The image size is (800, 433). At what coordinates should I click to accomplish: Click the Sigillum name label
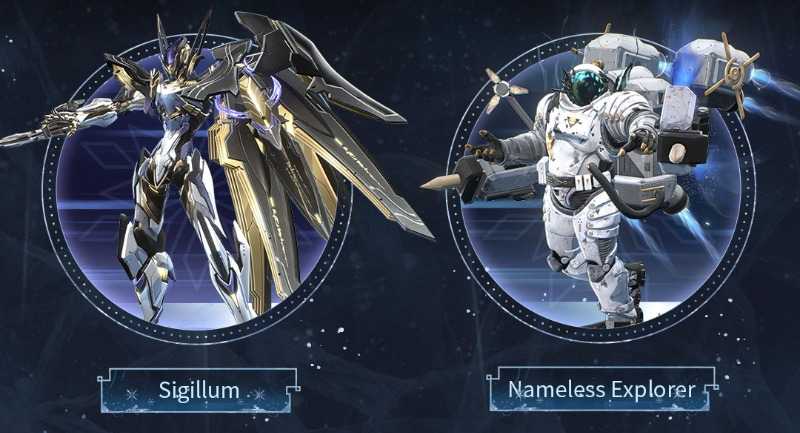pyautogui.click(x=200, y=389)
